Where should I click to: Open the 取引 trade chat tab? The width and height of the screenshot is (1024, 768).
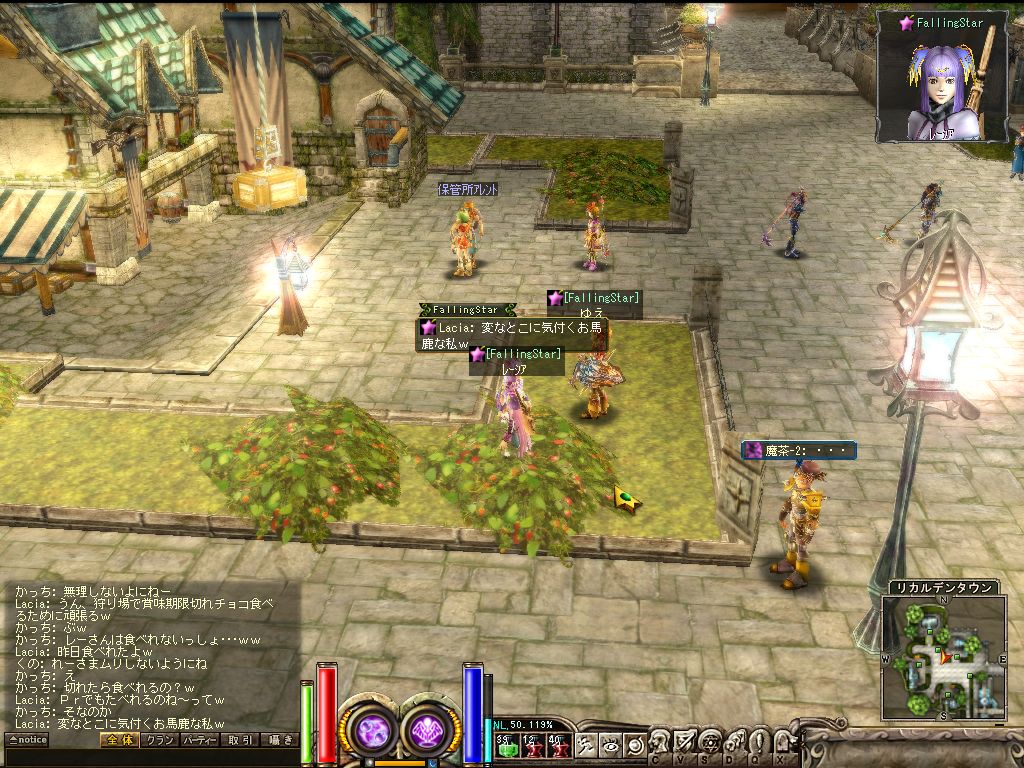240,740
